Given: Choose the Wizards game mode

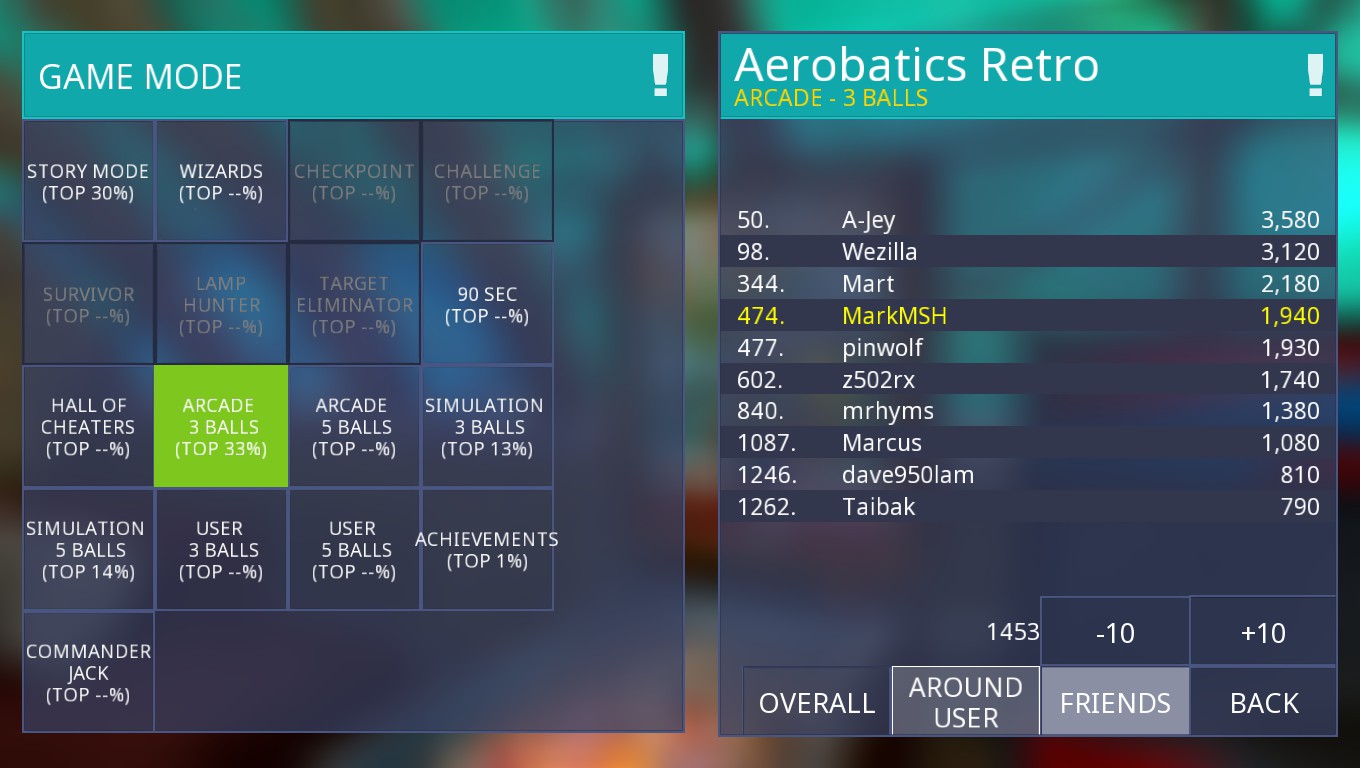Looking at the screenshot, I should coord(221,181).
